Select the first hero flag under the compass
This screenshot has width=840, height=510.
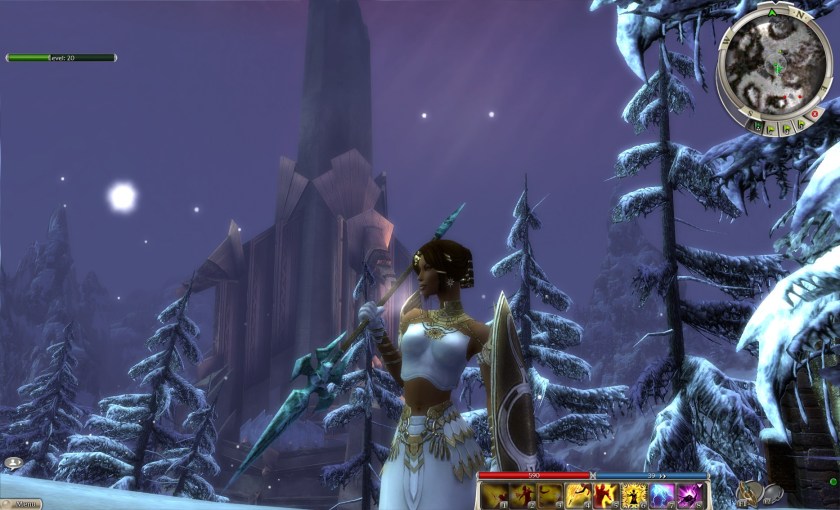(760, 128)
